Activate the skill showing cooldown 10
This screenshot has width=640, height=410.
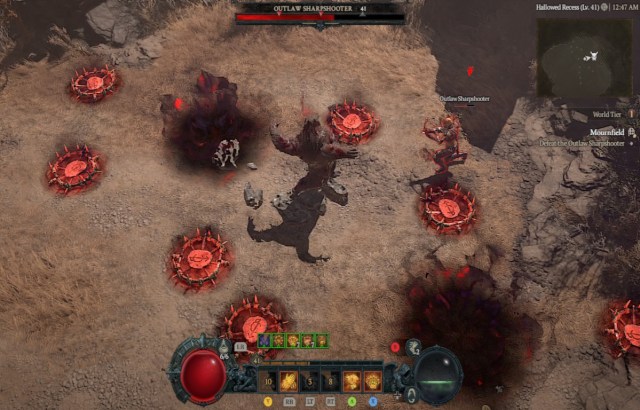tap(267, 381)
